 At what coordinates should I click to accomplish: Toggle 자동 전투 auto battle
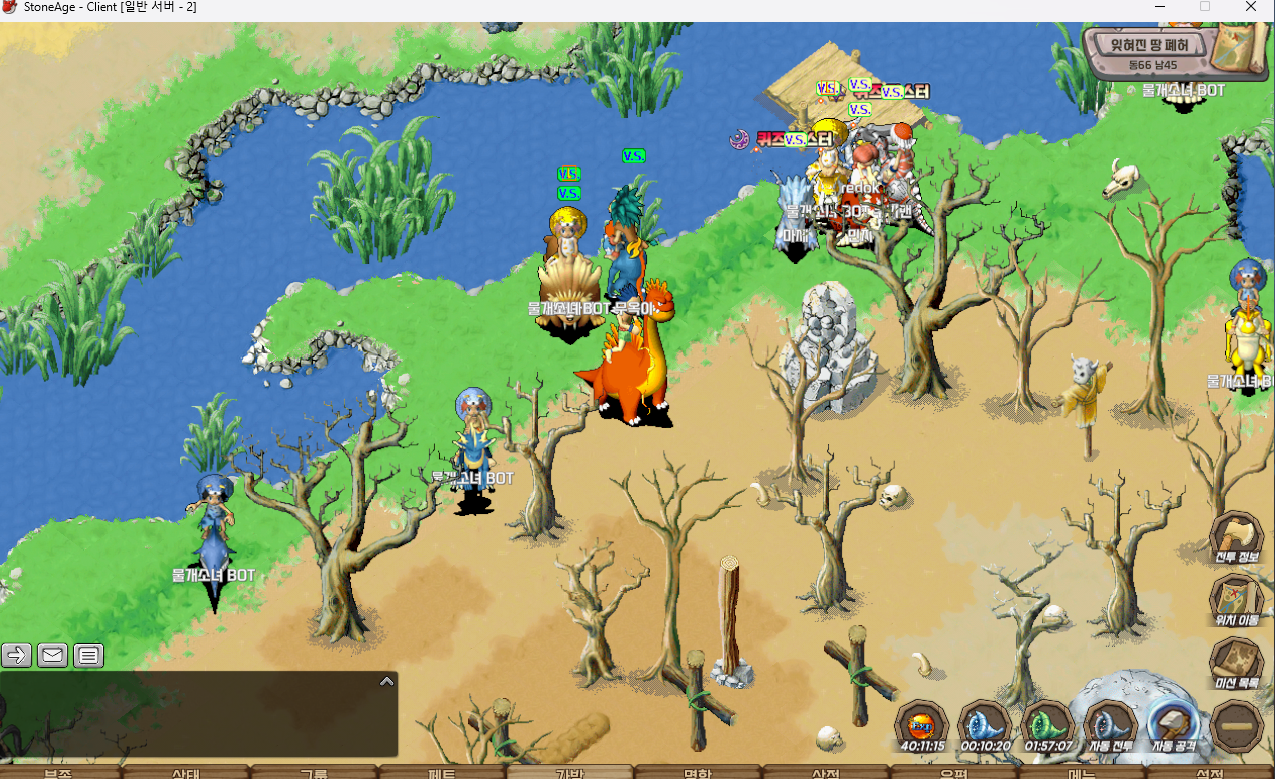[1110, 723]
